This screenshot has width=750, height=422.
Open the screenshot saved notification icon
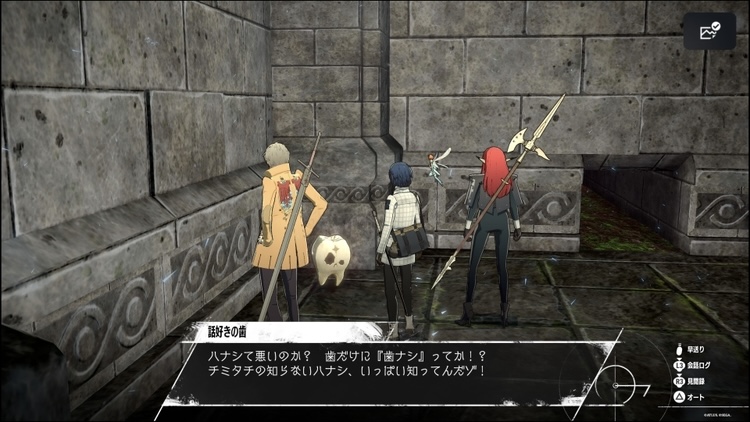click(710, 31)
